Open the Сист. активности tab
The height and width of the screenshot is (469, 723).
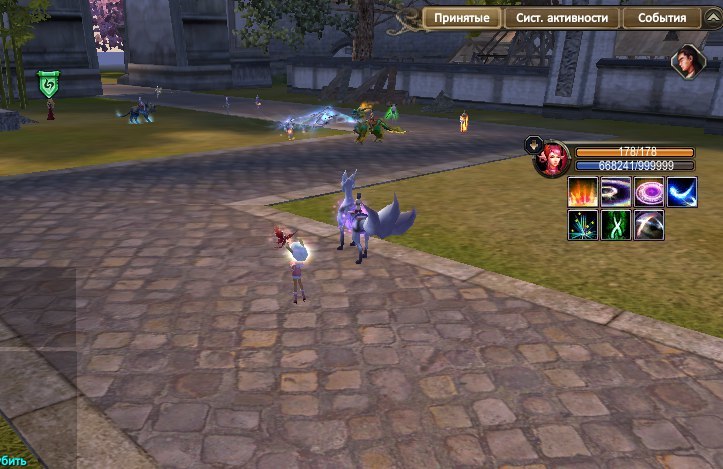(x=562, y=19)
